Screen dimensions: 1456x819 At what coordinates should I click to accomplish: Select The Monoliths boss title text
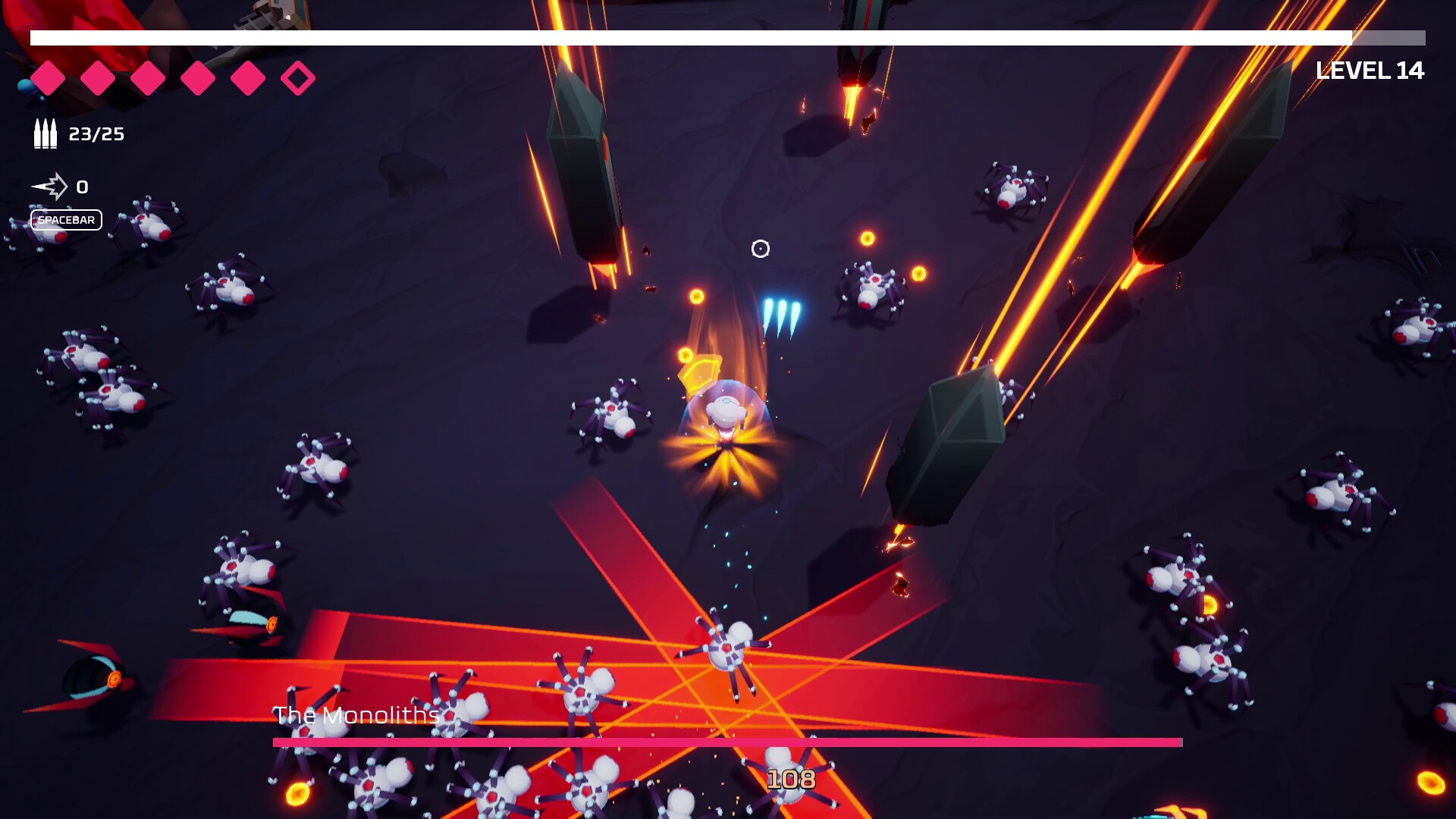356,714
